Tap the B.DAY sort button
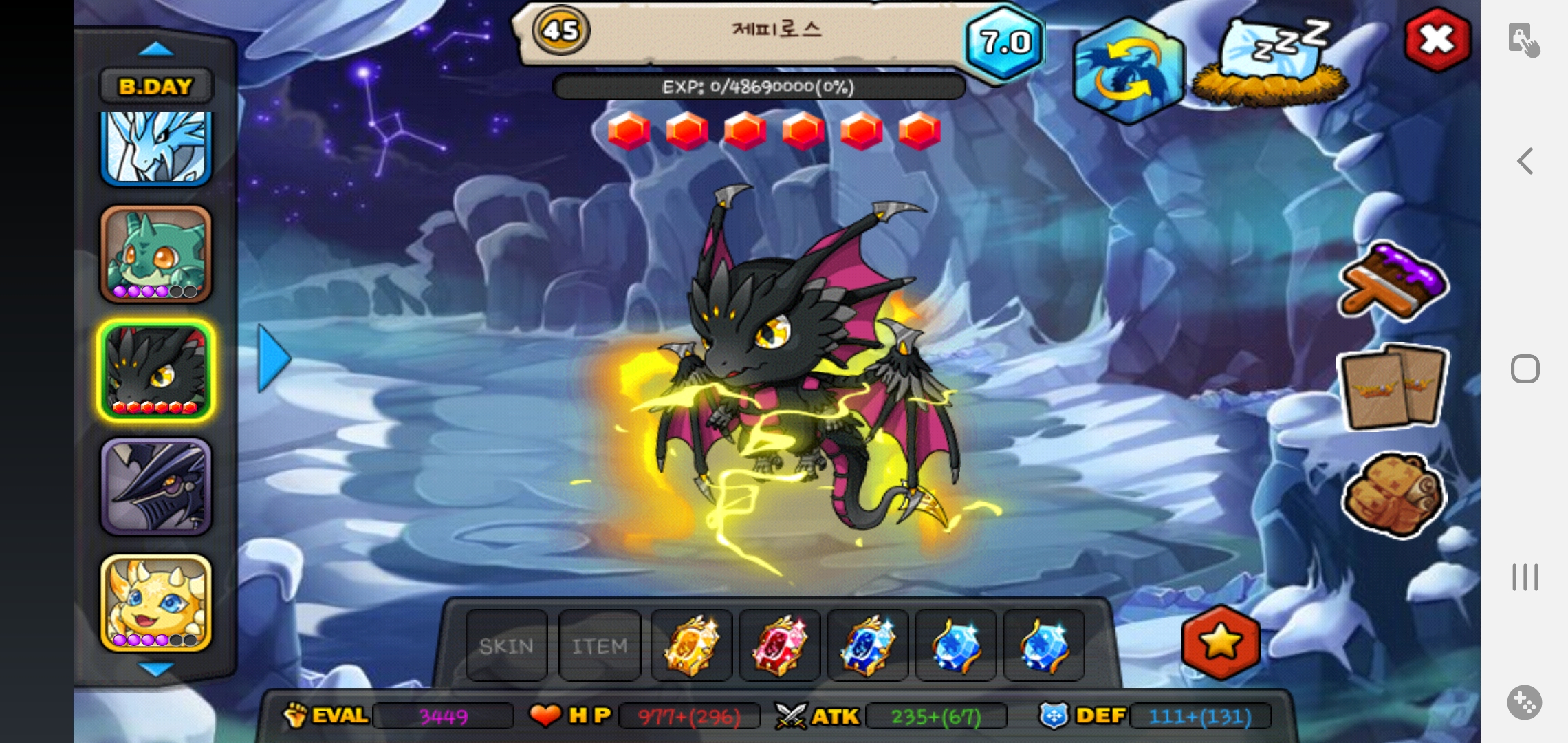The height and width of the screenshot is (743, 1568). [156, 87]
